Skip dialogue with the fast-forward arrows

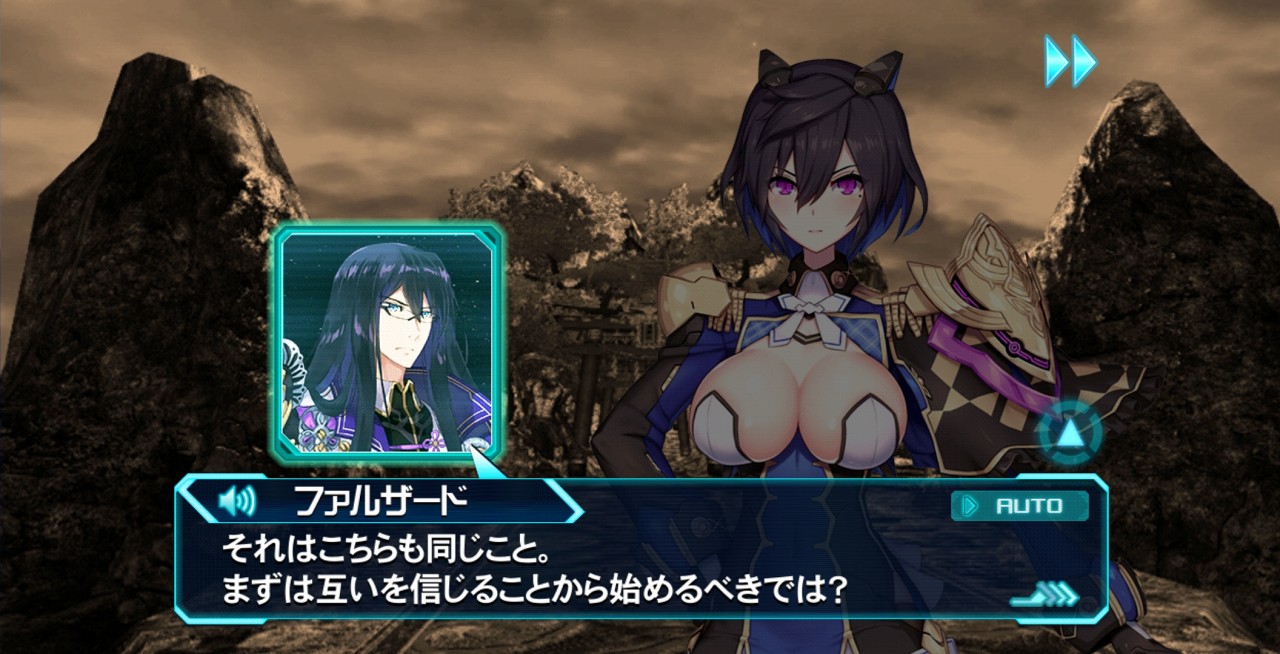click(1070, 61)
